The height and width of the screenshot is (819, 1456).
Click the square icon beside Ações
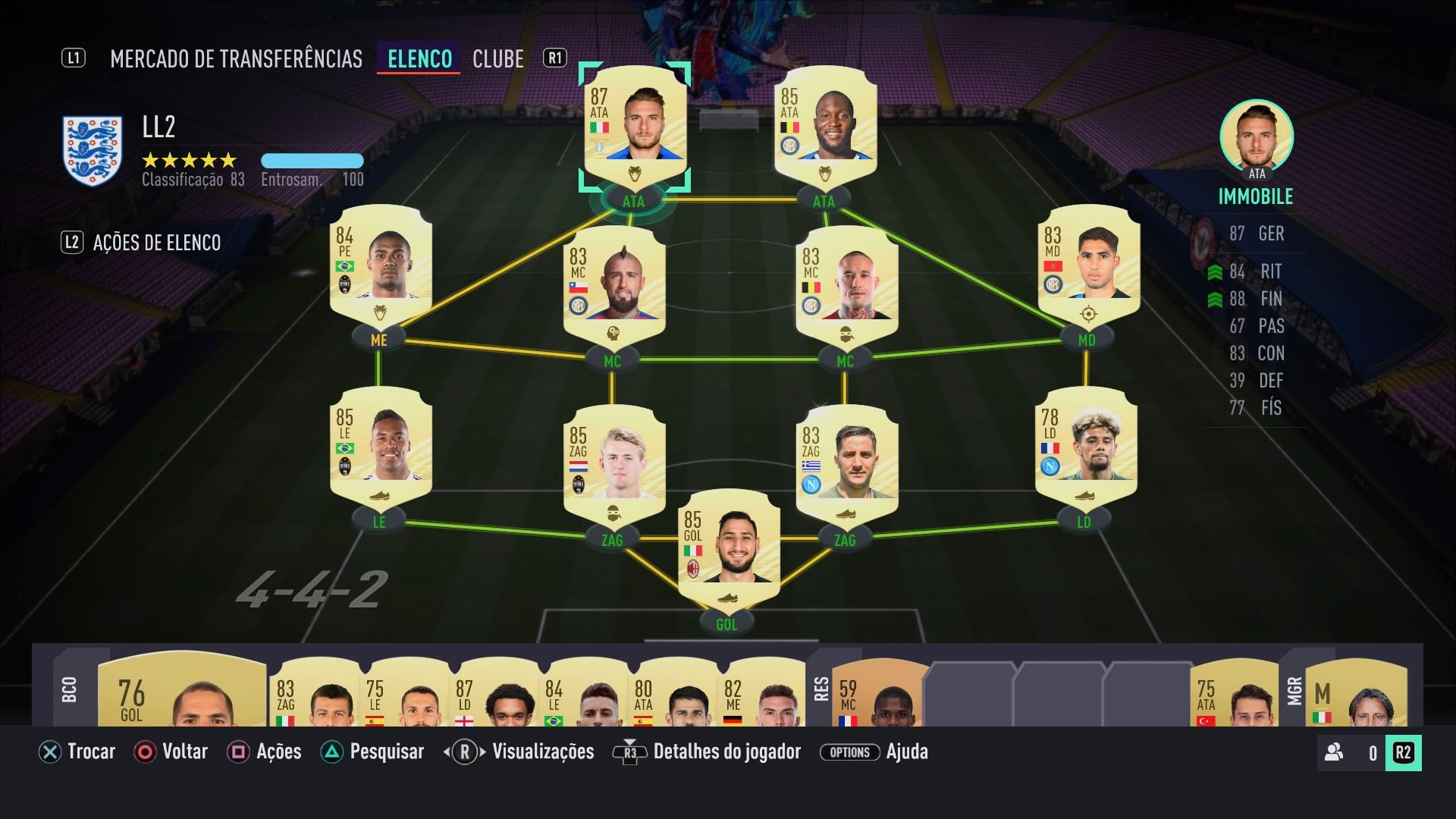coord(237,752)
